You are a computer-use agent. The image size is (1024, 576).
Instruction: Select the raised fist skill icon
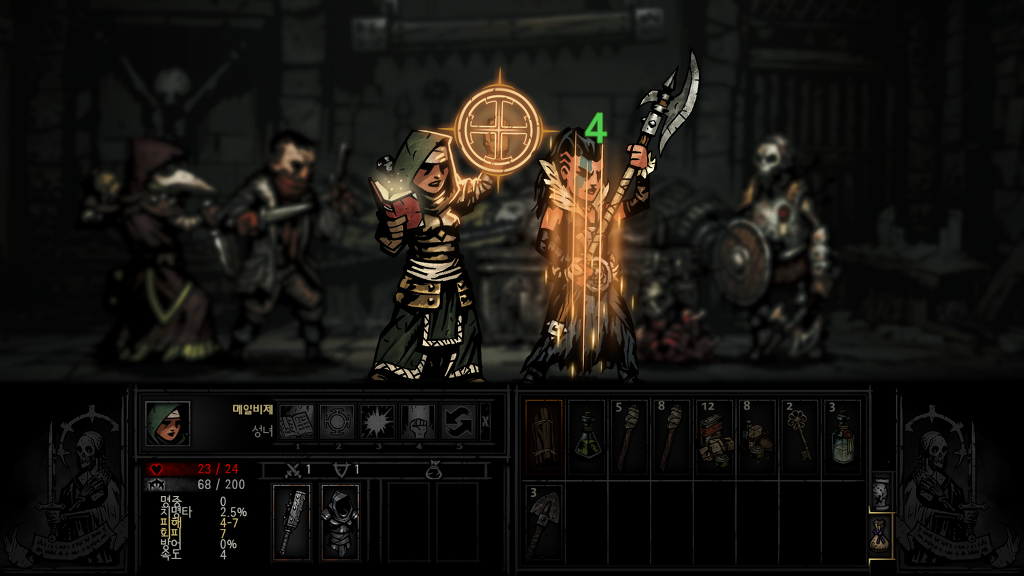pos(418,422)
